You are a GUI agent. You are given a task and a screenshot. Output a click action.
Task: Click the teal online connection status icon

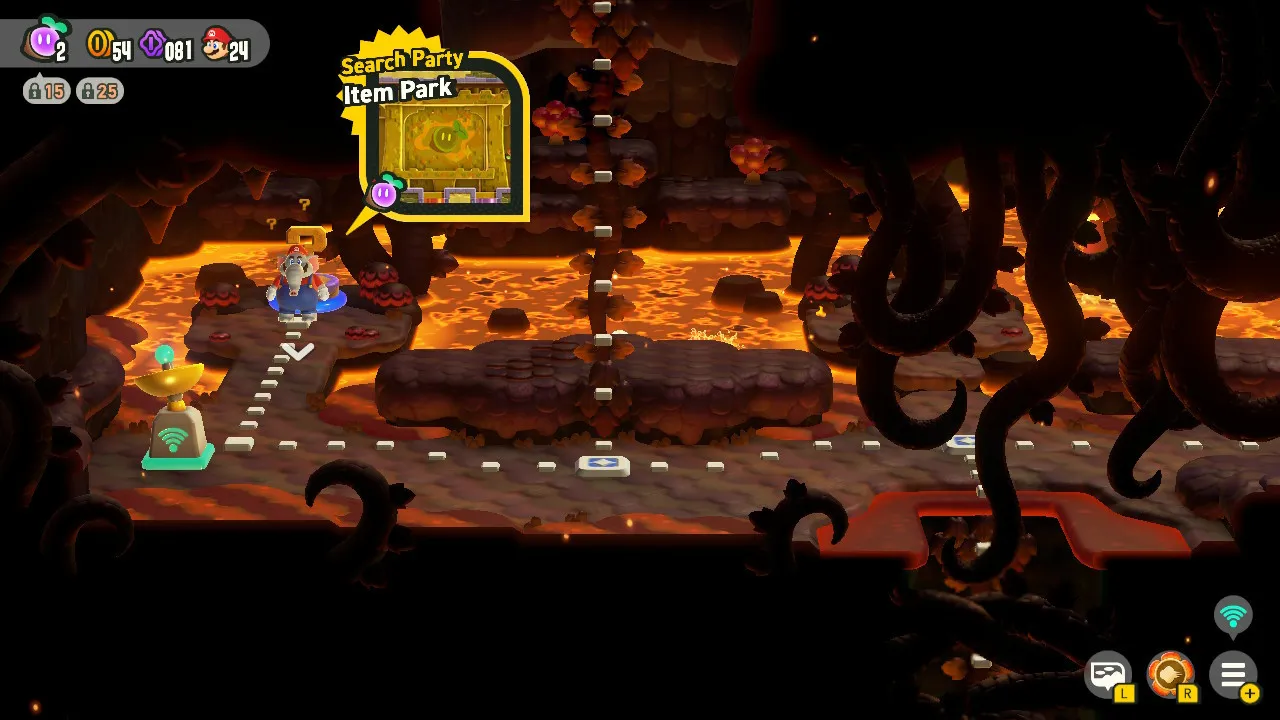[1232, 616]
